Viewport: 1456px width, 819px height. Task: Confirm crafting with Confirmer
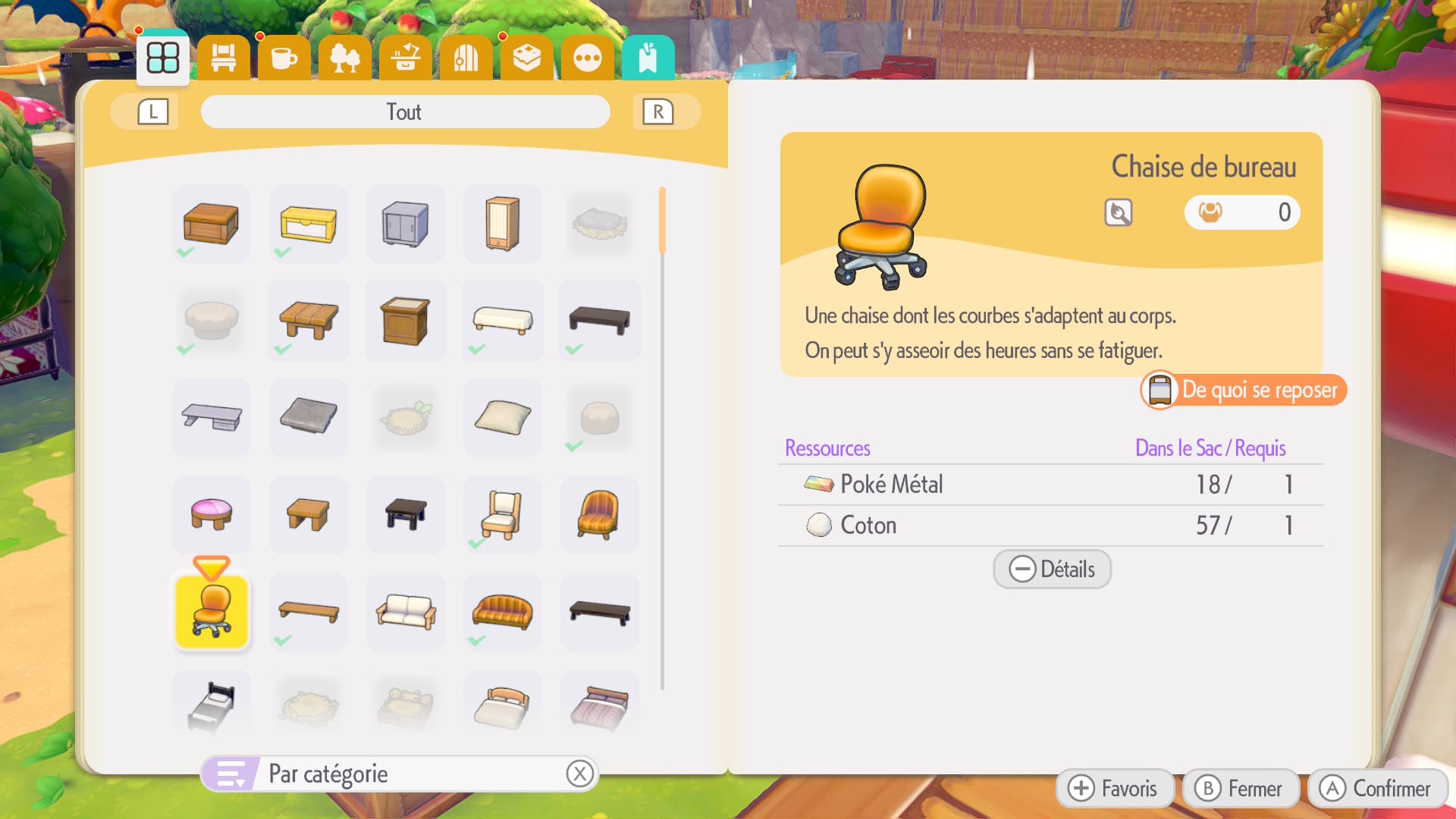[x=1376, y=789]
